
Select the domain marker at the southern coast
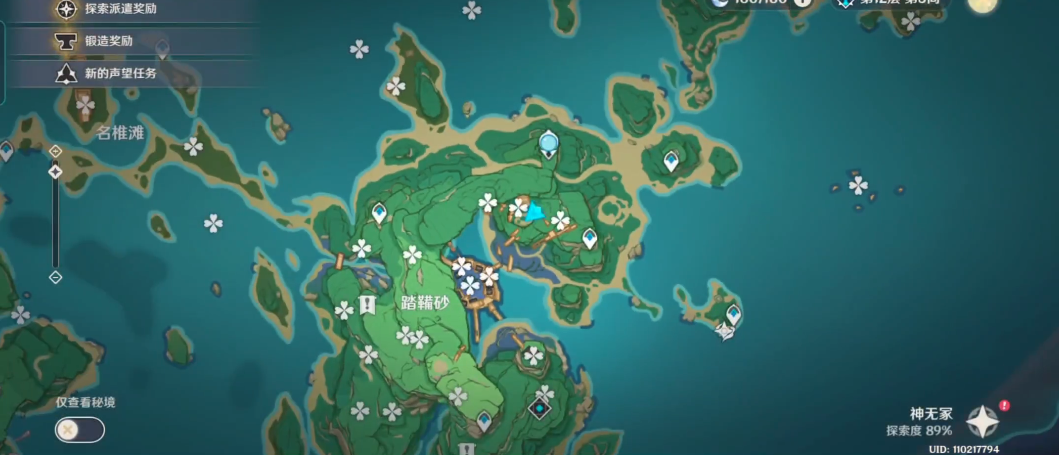(541, 407)
